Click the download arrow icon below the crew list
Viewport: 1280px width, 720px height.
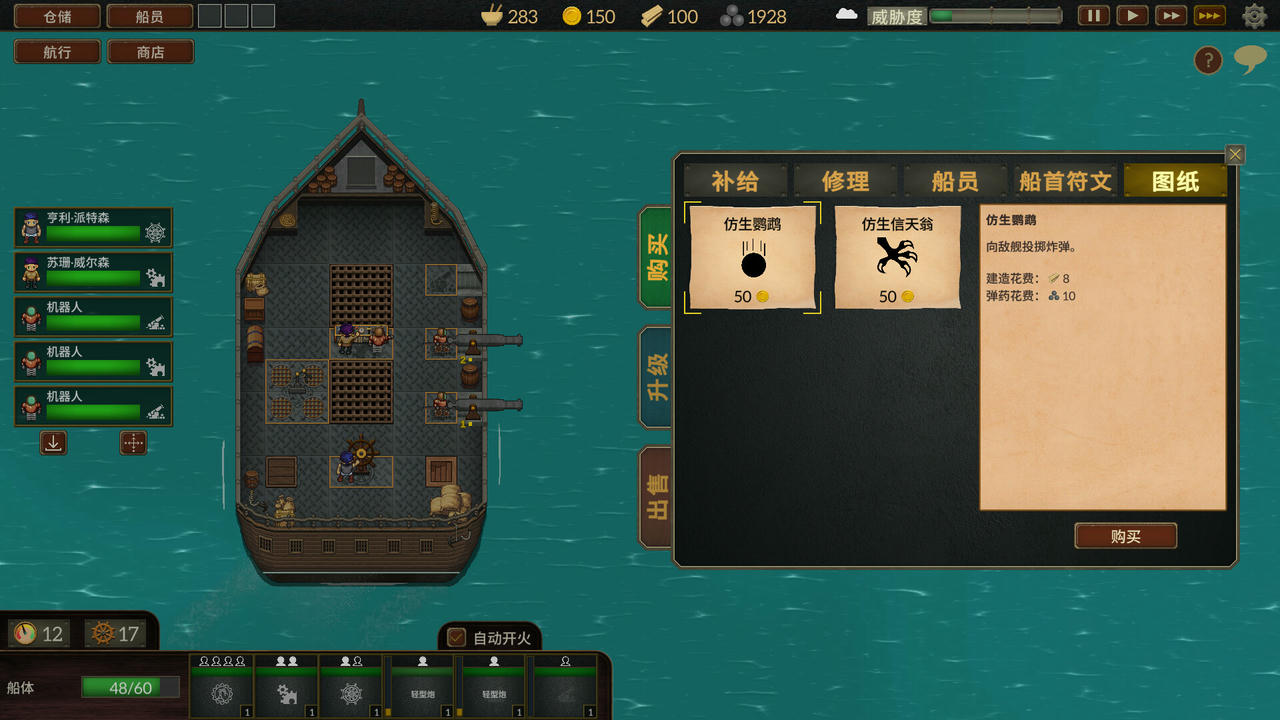[x=52, y=442]
